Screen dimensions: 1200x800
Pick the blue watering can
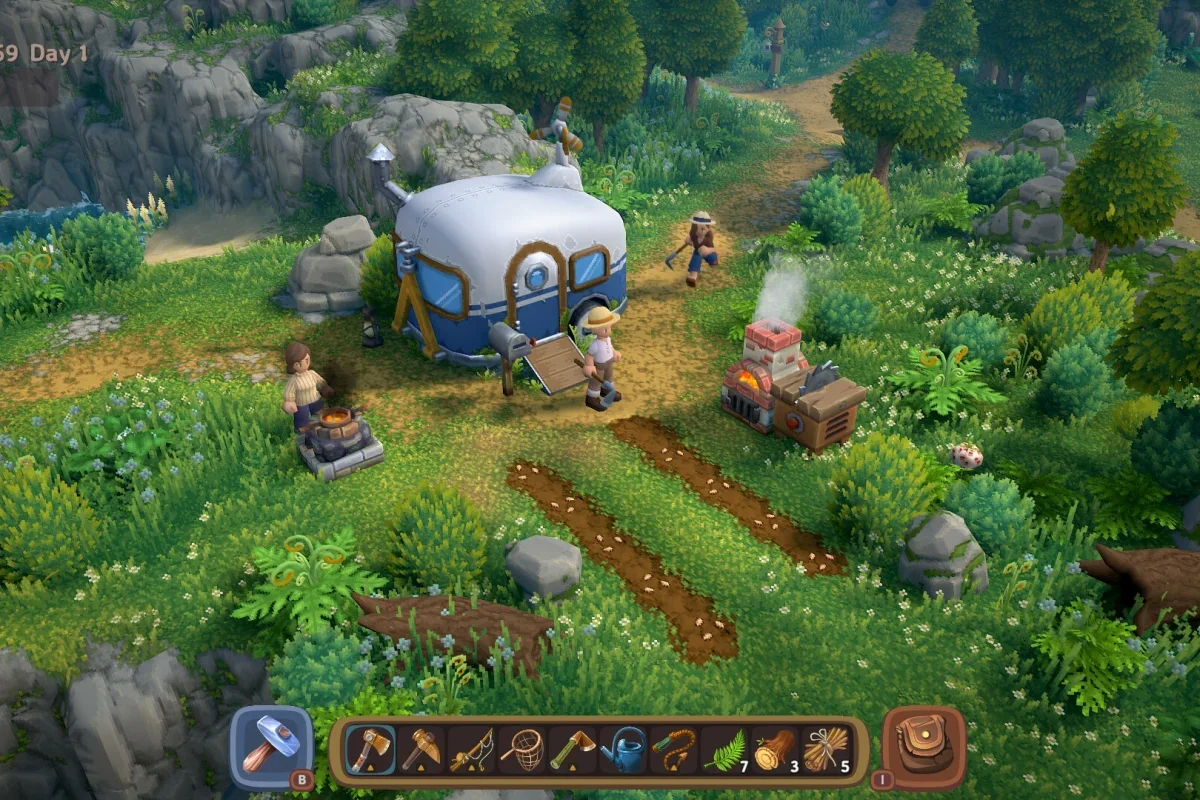624,750
